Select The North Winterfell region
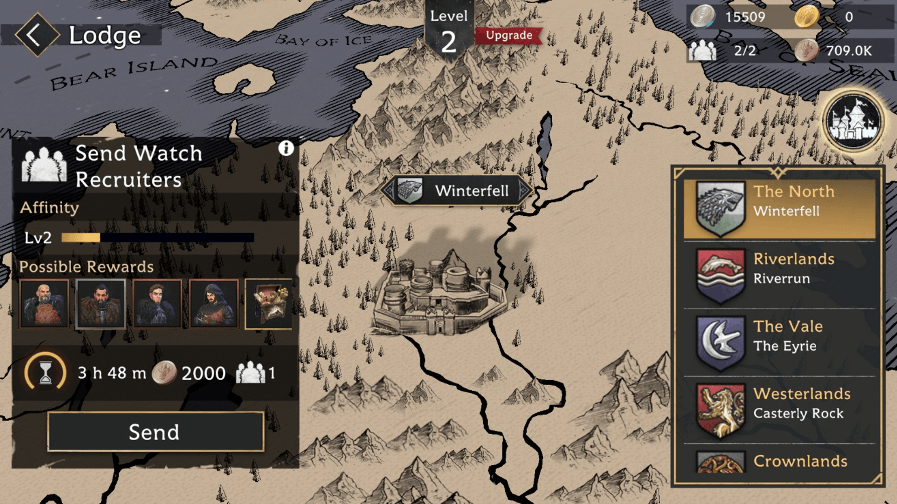Image resolution: width=897 pixels, height=504 pixels. (780, 209)
